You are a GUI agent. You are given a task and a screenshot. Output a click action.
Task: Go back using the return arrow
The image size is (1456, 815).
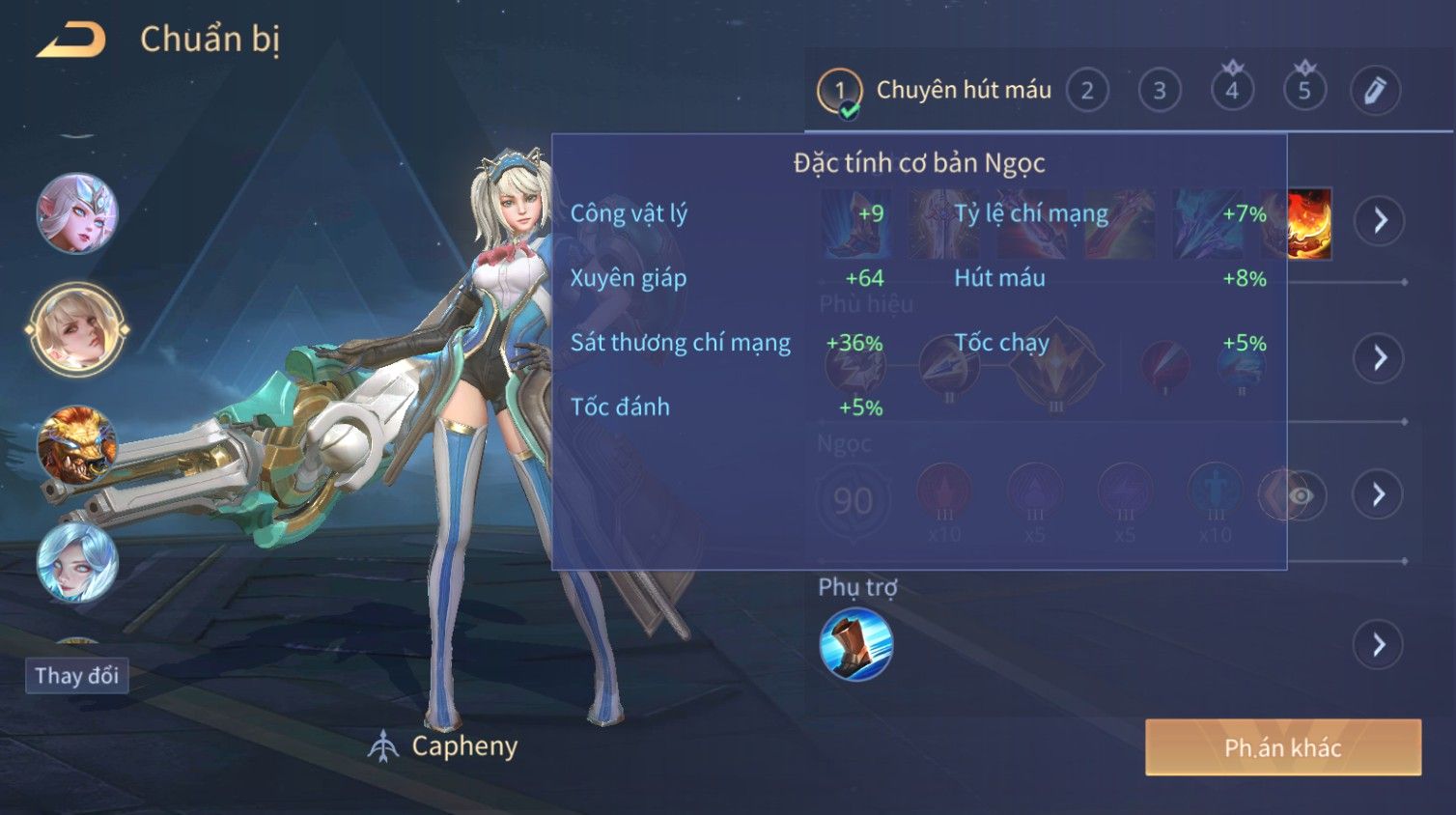(x=70, y=41)
